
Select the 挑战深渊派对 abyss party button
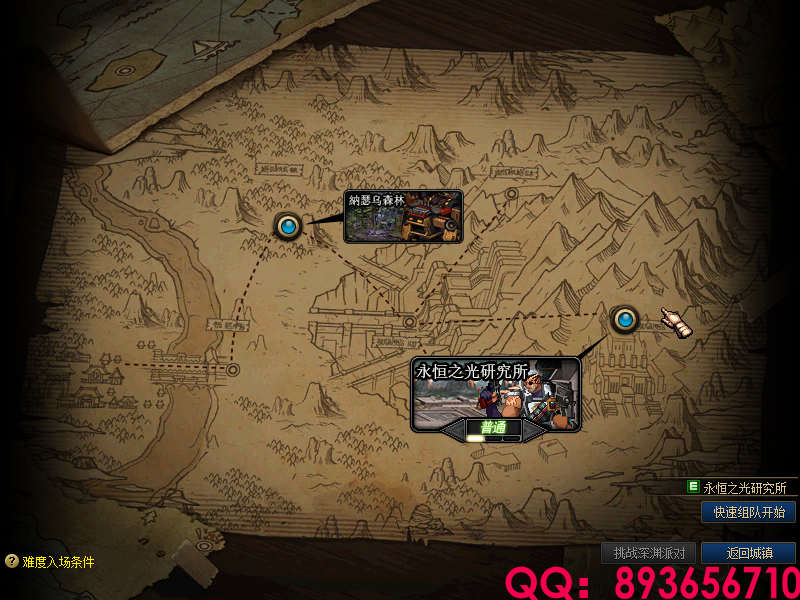(648, 553)
